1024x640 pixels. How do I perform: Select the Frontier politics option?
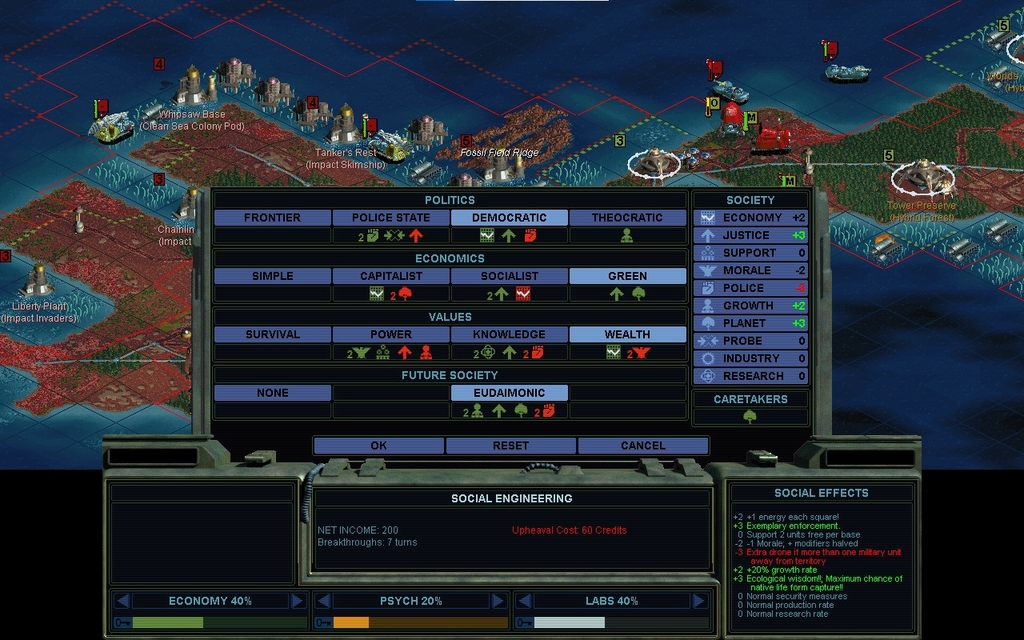click(x=272, y=218)
